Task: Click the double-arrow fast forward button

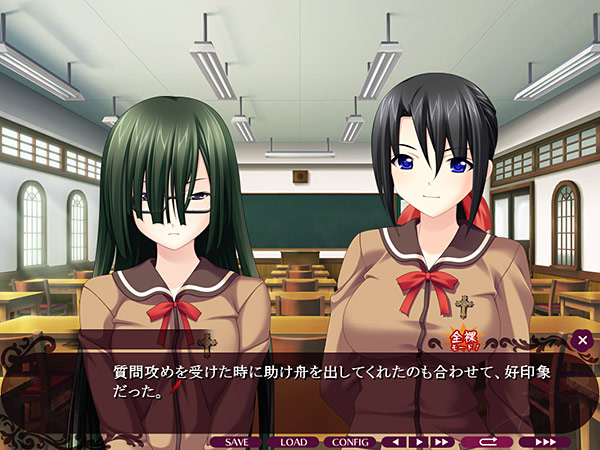Action: coord(441,441)
